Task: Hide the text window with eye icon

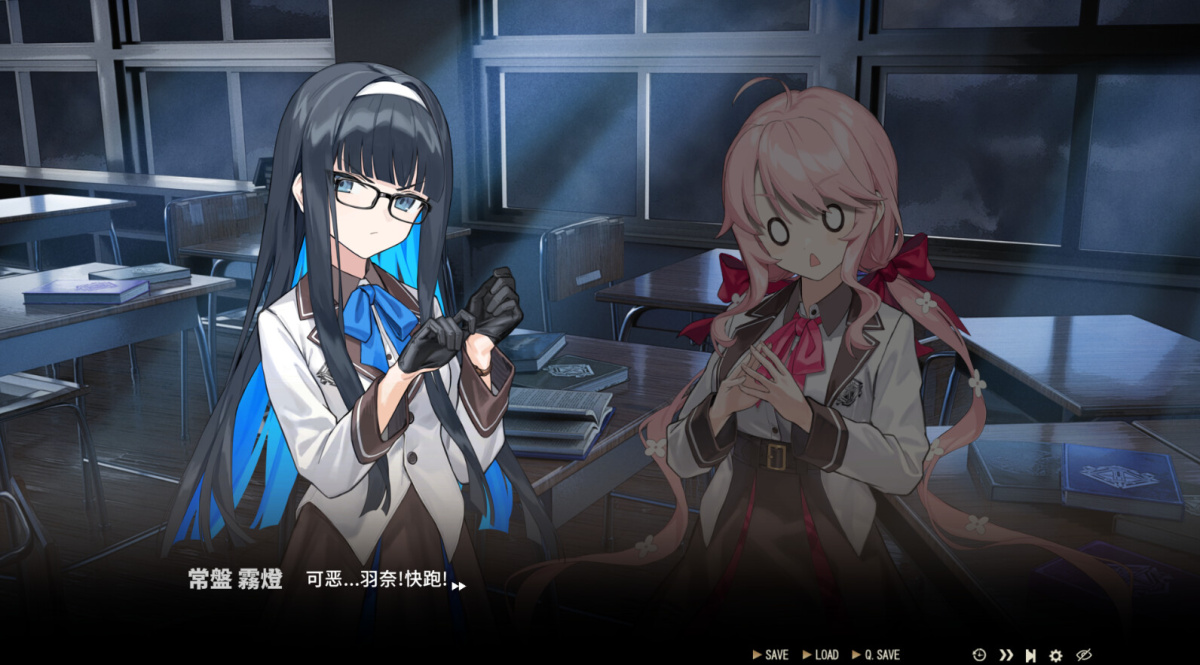Action: (x=1084, y=655)
